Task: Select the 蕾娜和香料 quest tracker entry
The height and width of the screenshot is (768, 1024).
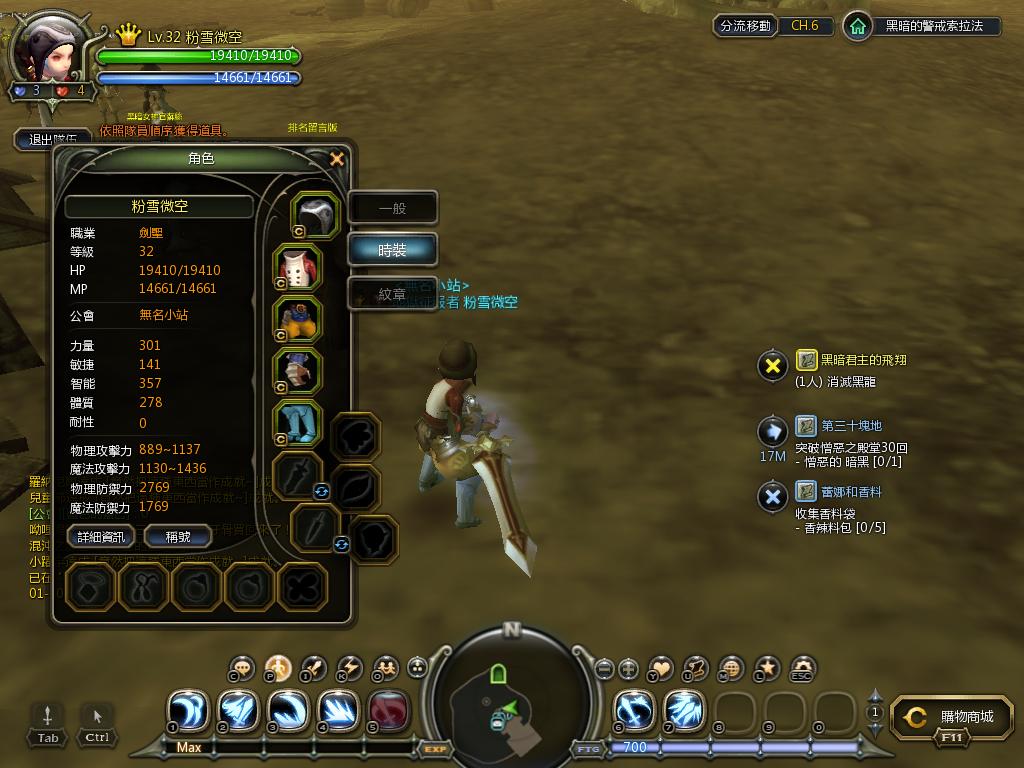Action: [851, 492]
